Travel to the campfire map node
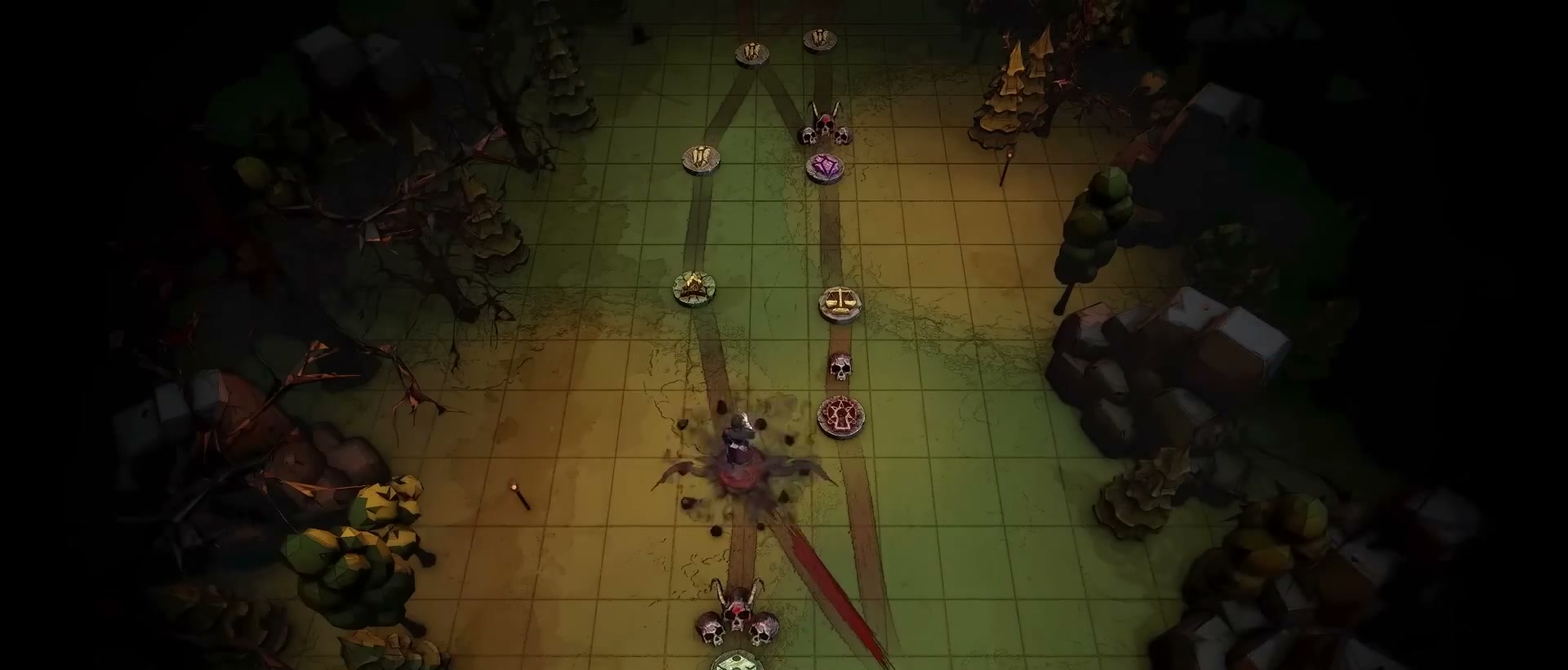The width and height of the screenshot is (1568, 670). pyautogui.click(x=694, y=288)
